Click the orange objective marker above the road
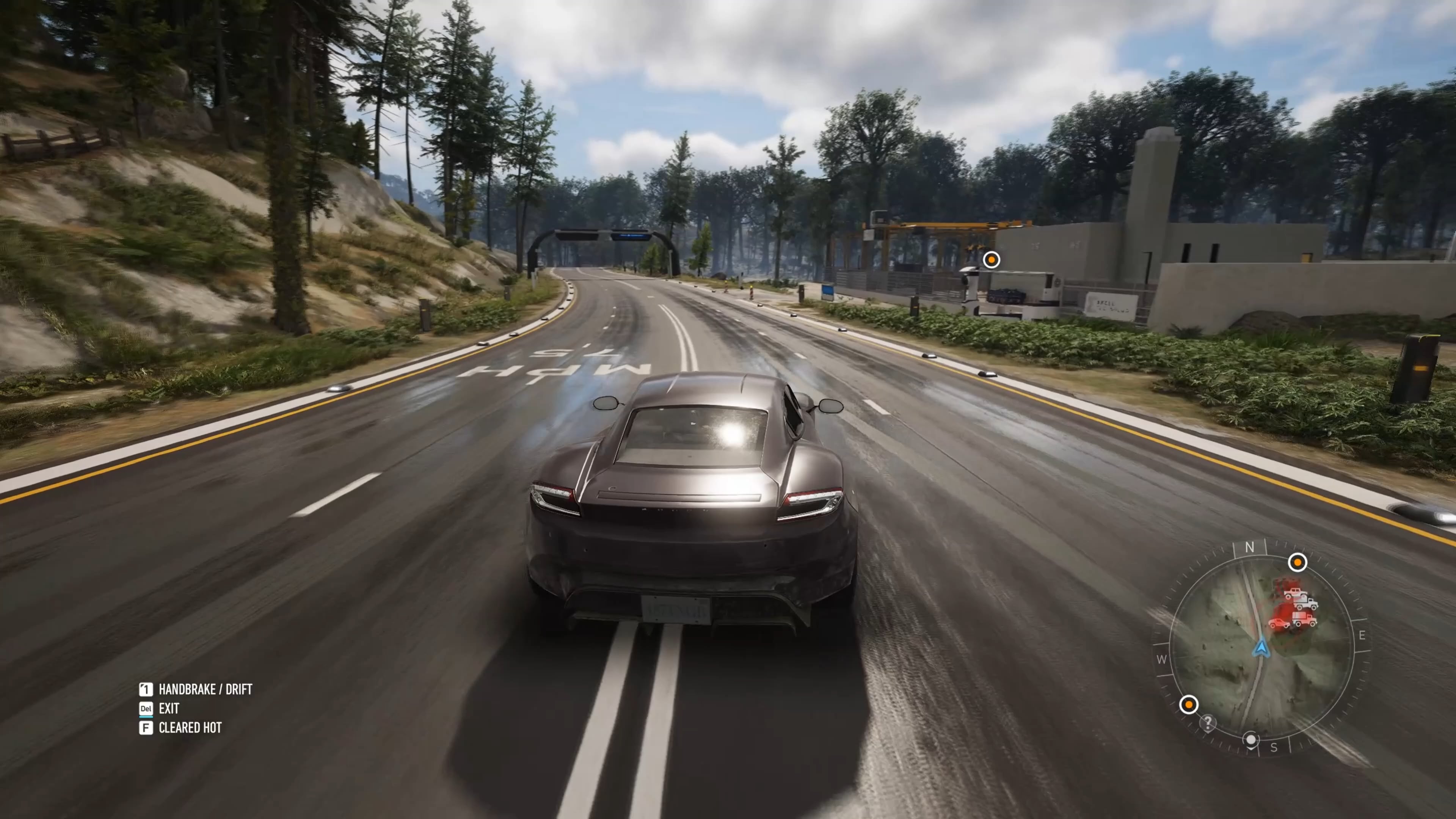 [992, 260]
